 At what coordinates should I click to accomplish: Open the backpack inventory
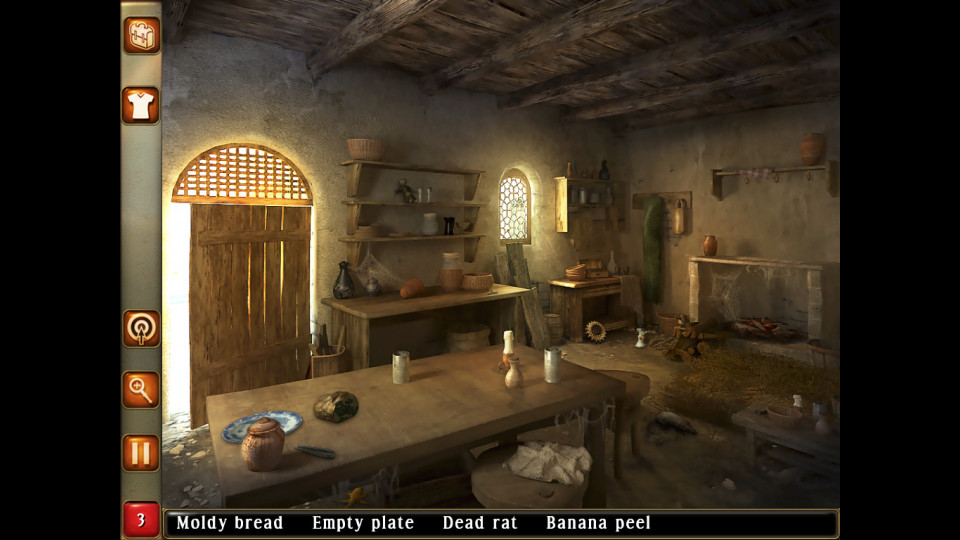[141, 35]
